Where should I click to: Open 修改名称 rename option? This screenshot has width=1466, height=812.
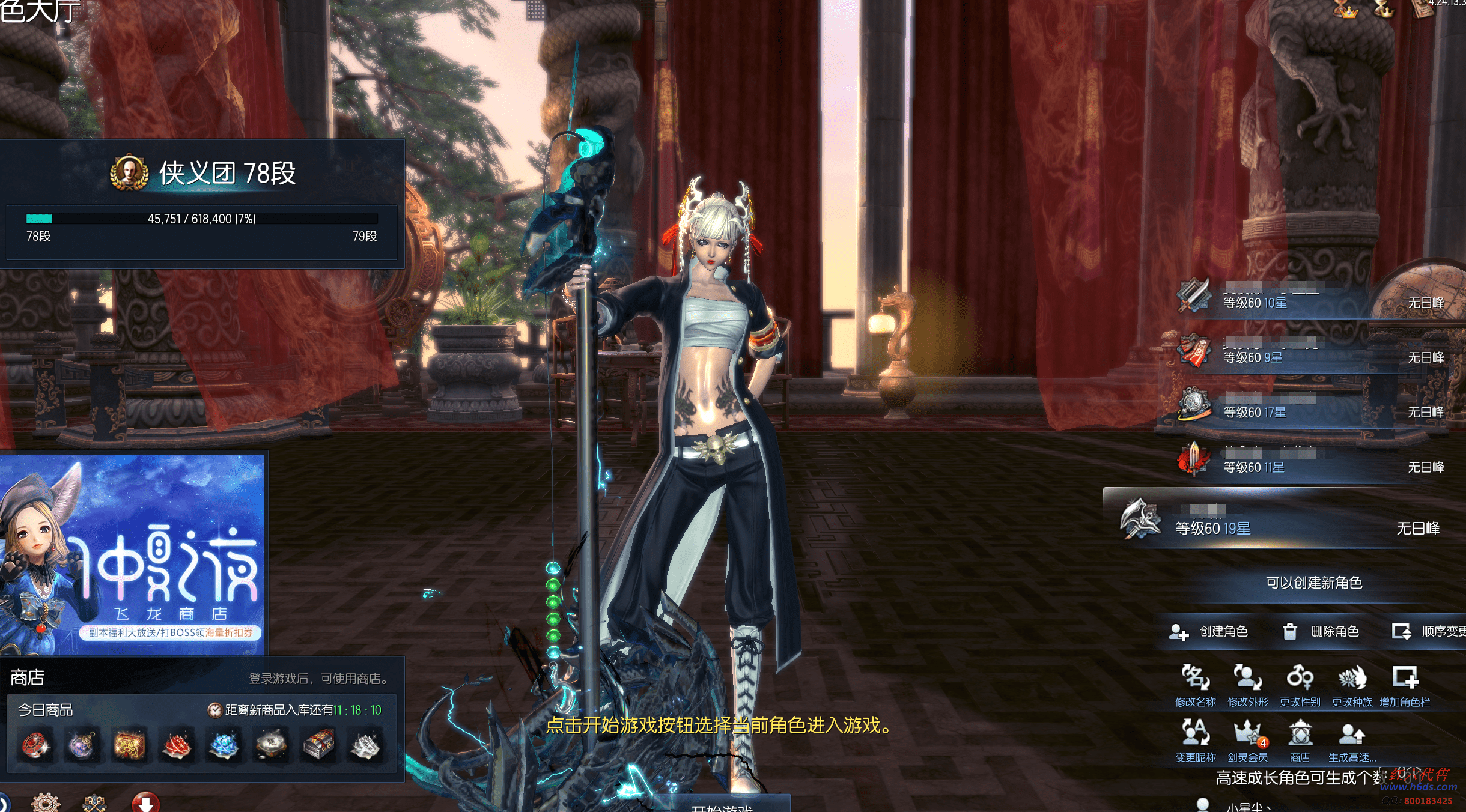pyautogui.click(x=1195, y=685)
